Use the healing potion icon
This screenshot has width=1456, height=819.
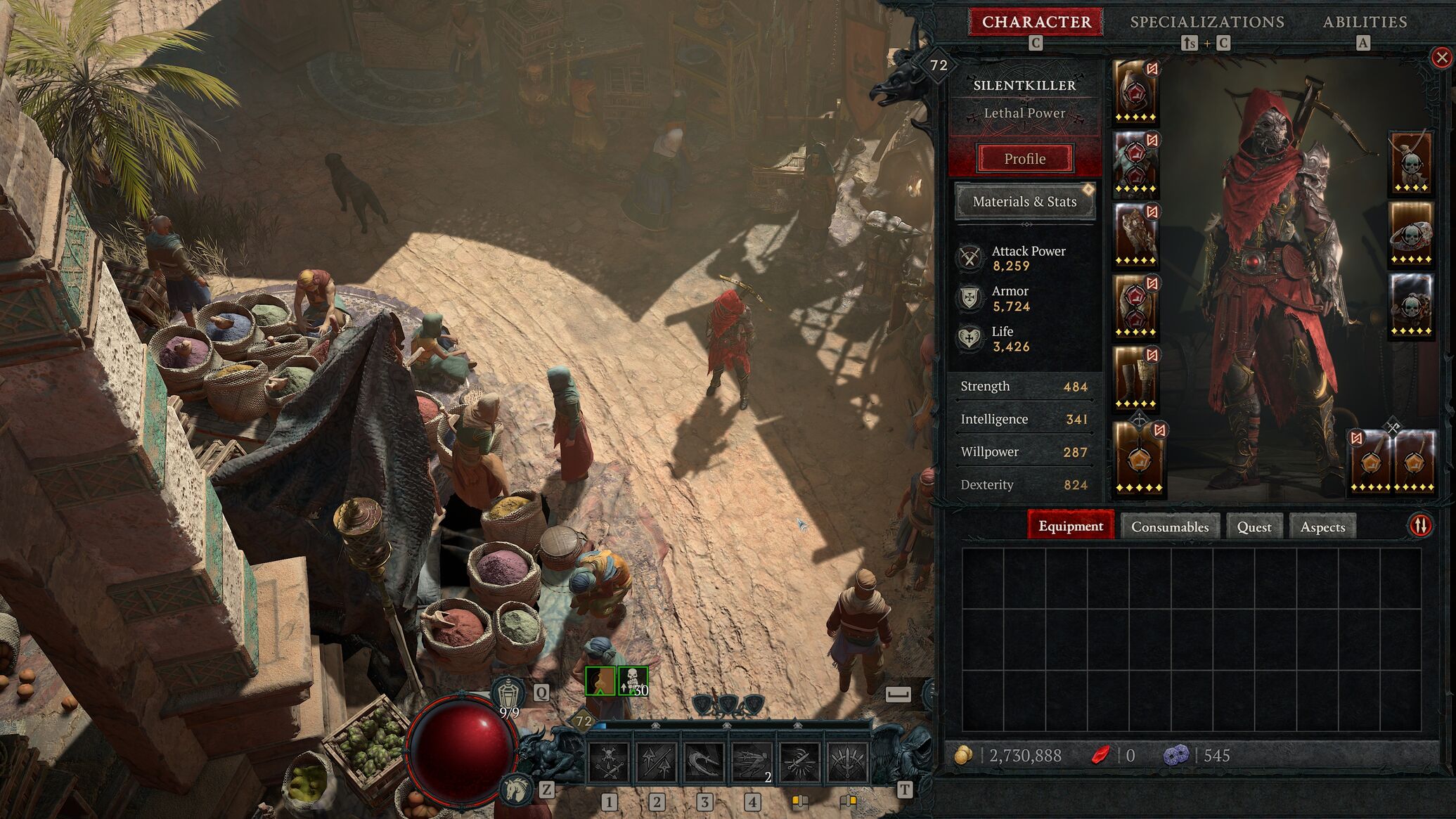(x=508, y=695)
